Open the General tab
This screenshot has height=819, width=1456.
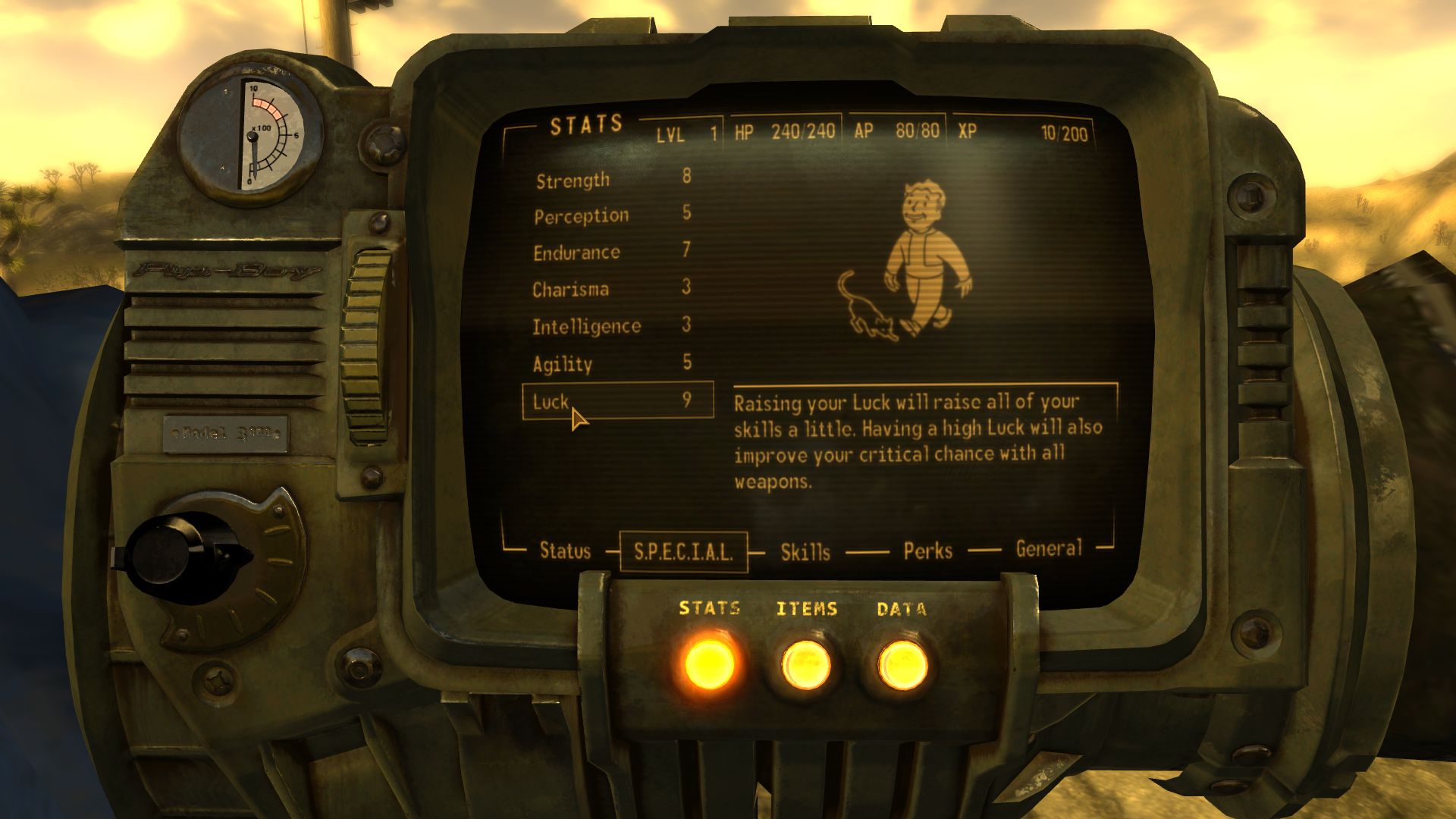[1051, 548]
